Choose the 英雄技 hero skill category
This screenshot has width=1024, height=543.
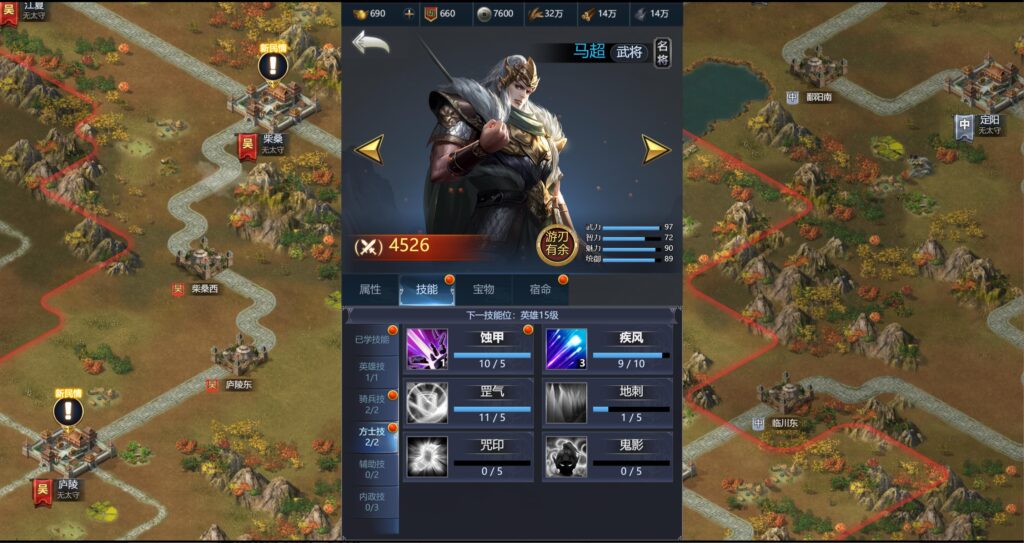[x=370, y=372]
